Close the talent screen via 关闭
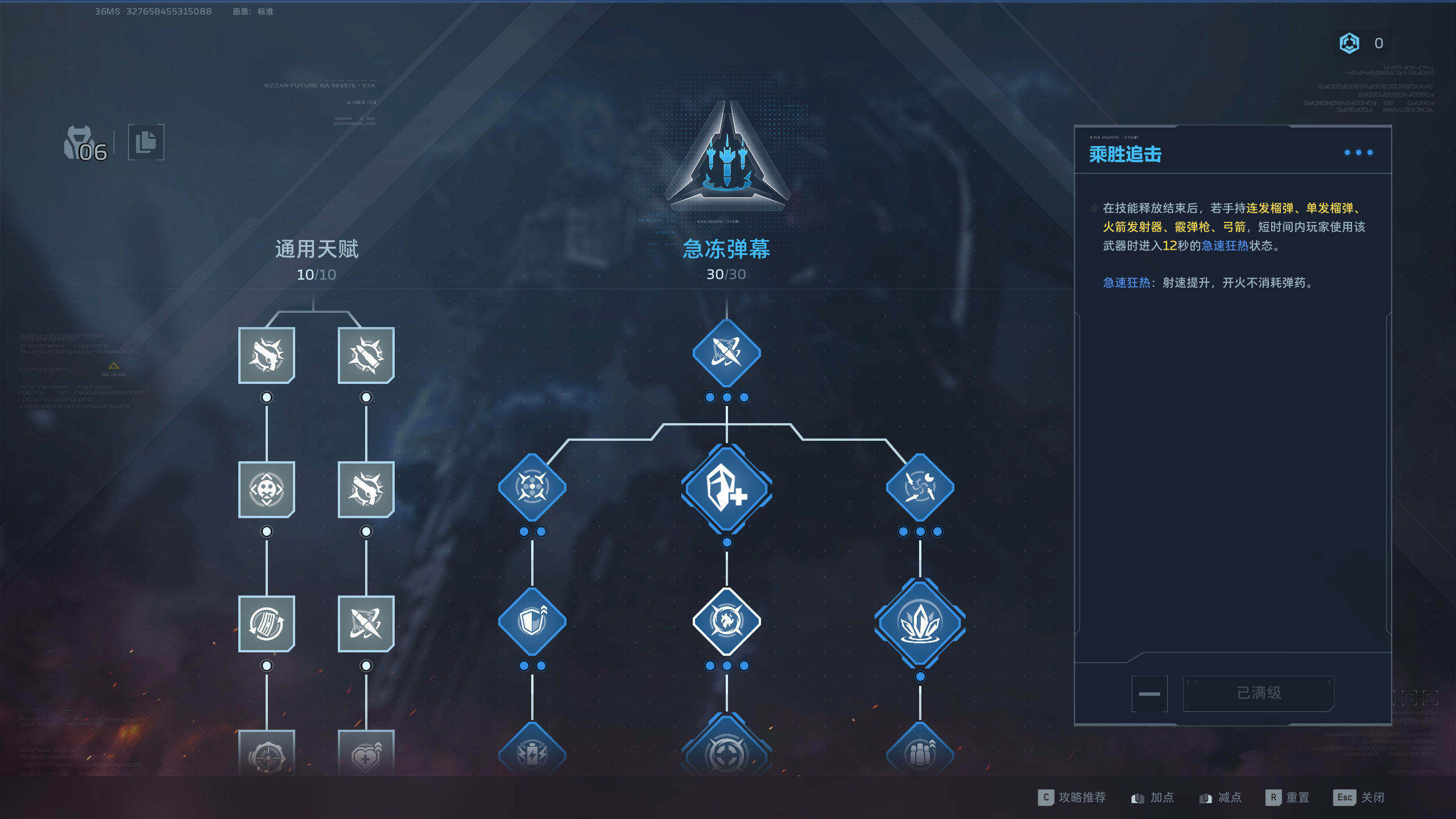Screen dimensions: 1456x819 [x=1359, y=797]
